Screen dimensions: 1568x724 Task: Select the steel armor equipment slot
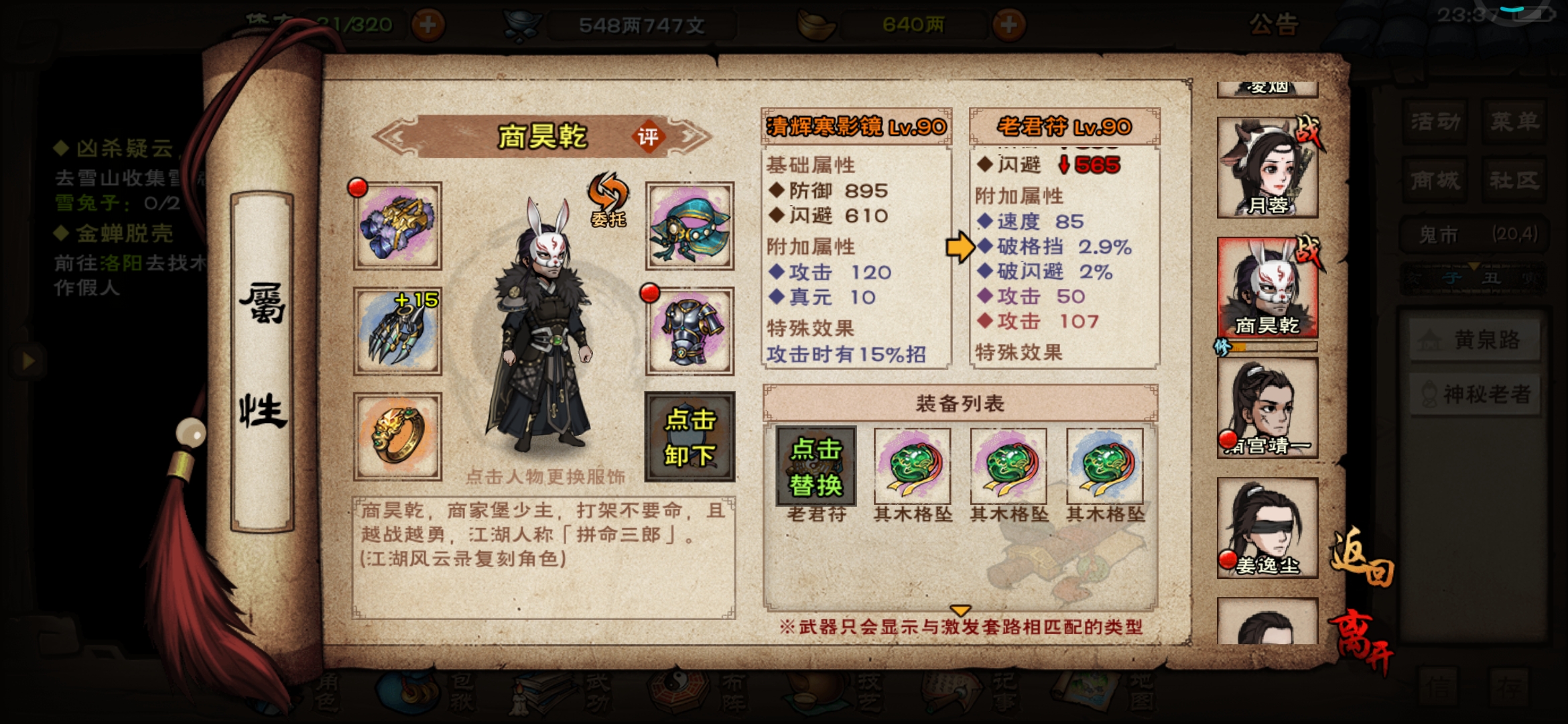pos(690,331)
